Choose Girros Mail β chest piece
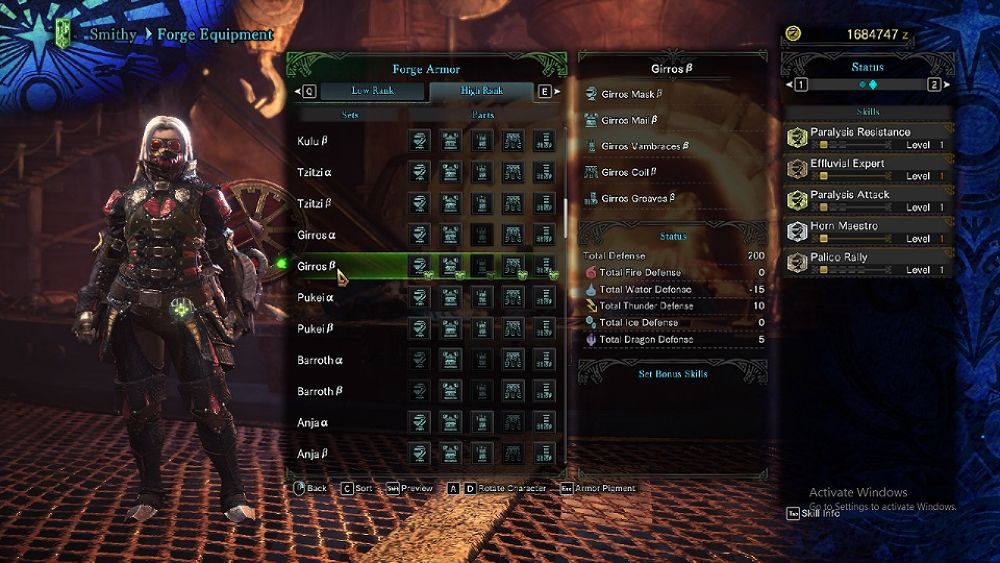The height and width of the screenshot is (563, 1000). click(629, 121)
